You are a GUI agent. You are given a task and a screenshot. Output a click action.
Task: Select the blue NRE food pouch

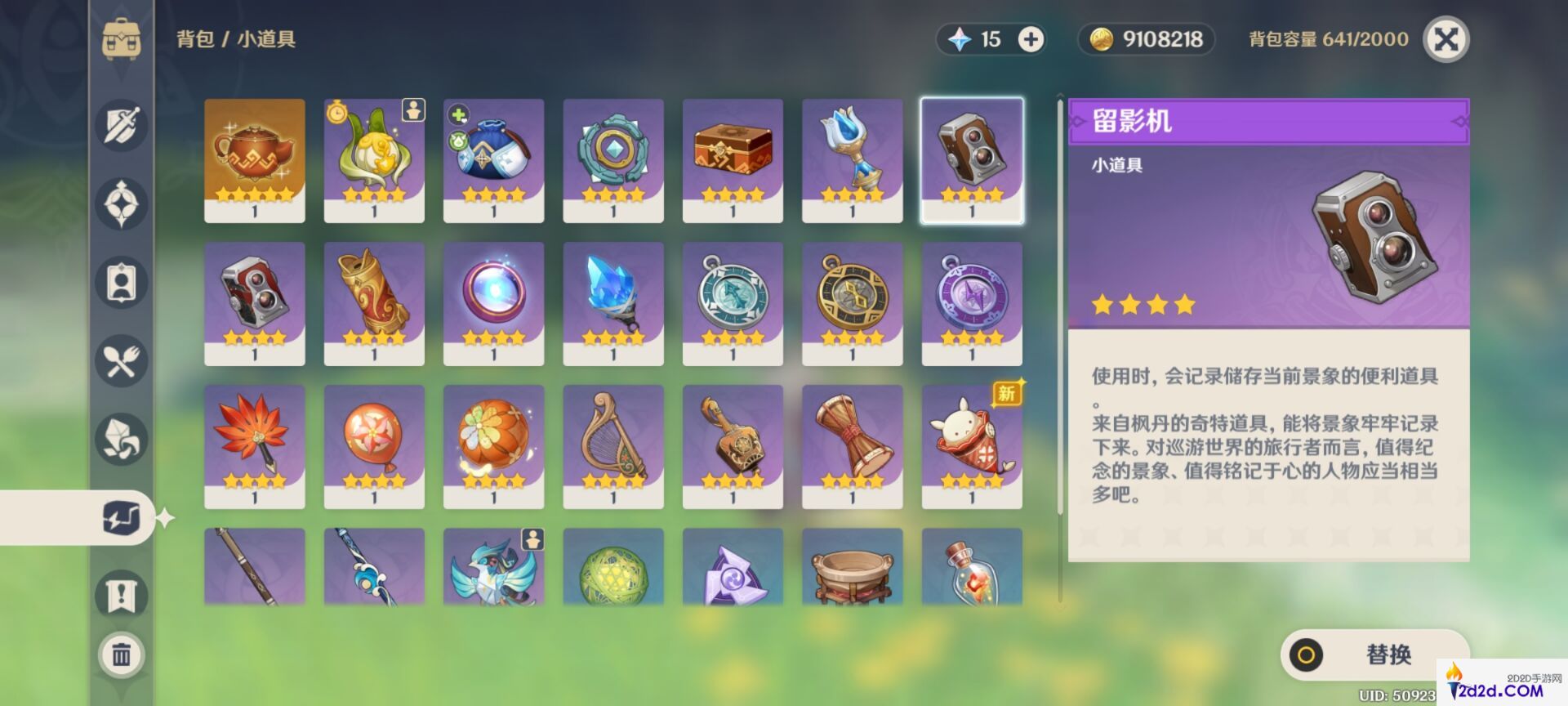(493, 160)
